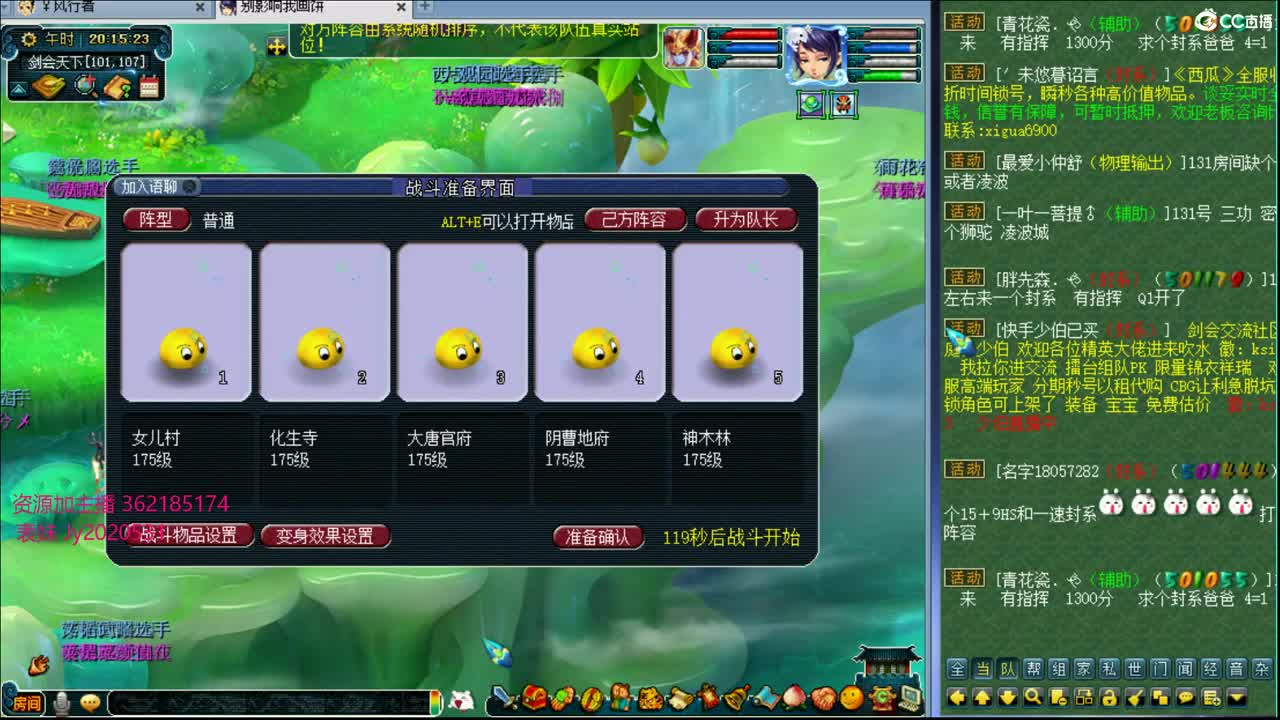Click the chat scroll-down arrow button

click(x=1009, y=695)
